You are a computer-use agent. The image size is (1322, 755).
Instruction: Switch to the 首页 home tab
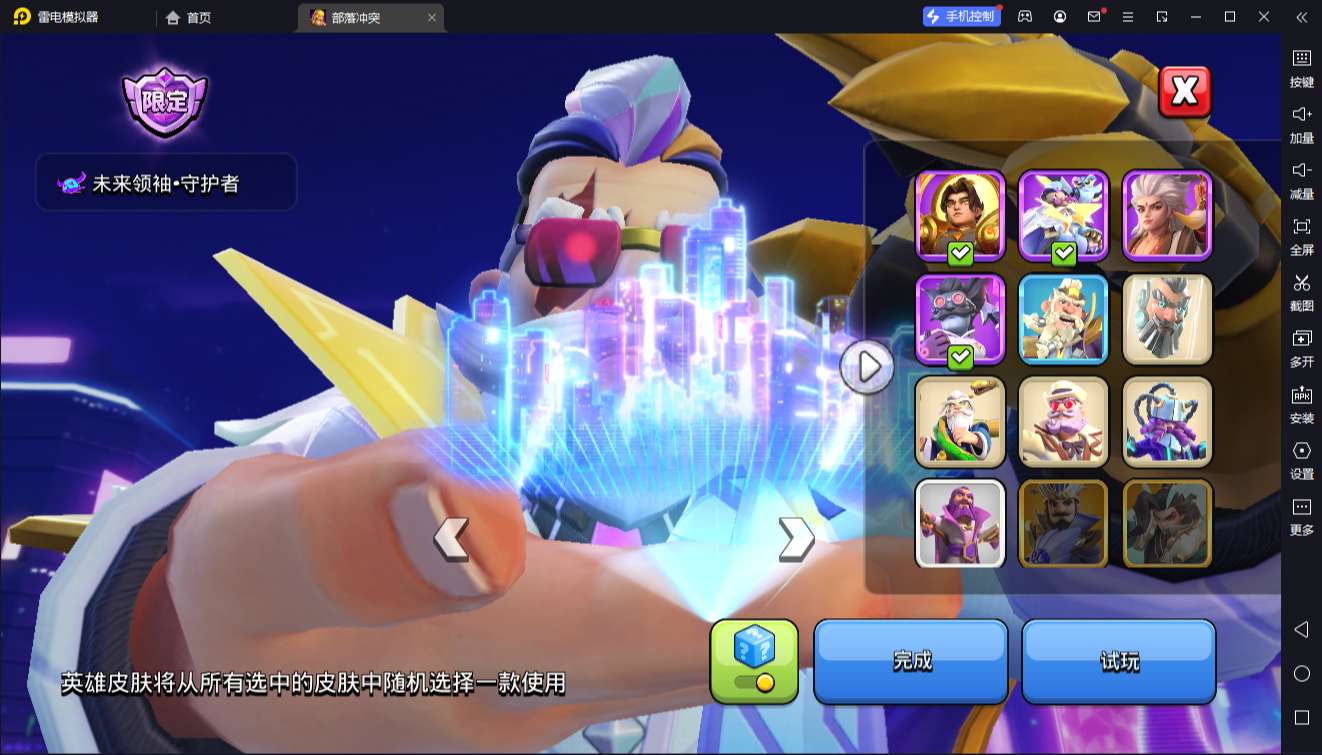189,17
